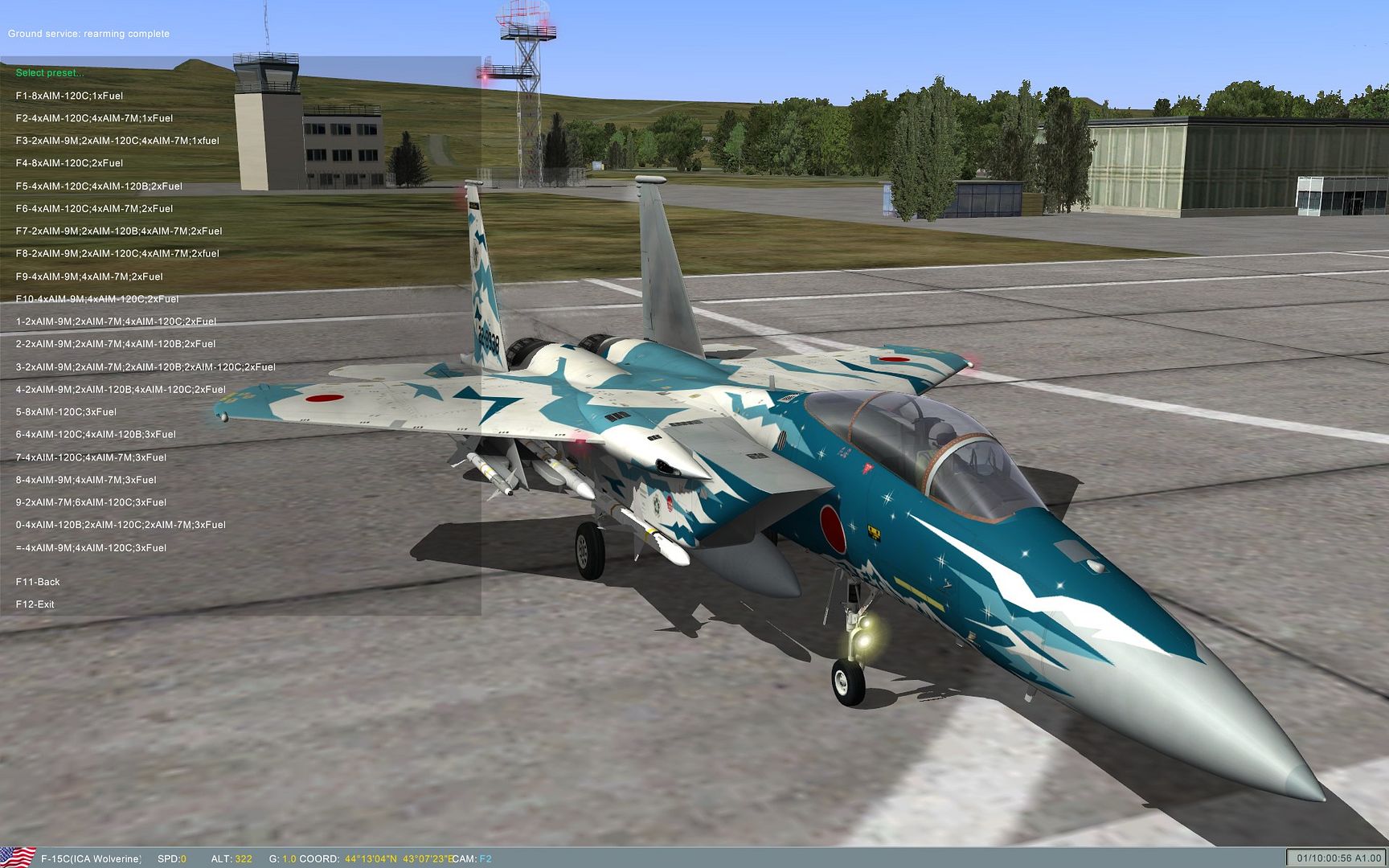Choose the 5-8xAIM-120C;3xFuel loadout
The height and width of the screenshot is (868, 1389).
click(x=68, y=411)
